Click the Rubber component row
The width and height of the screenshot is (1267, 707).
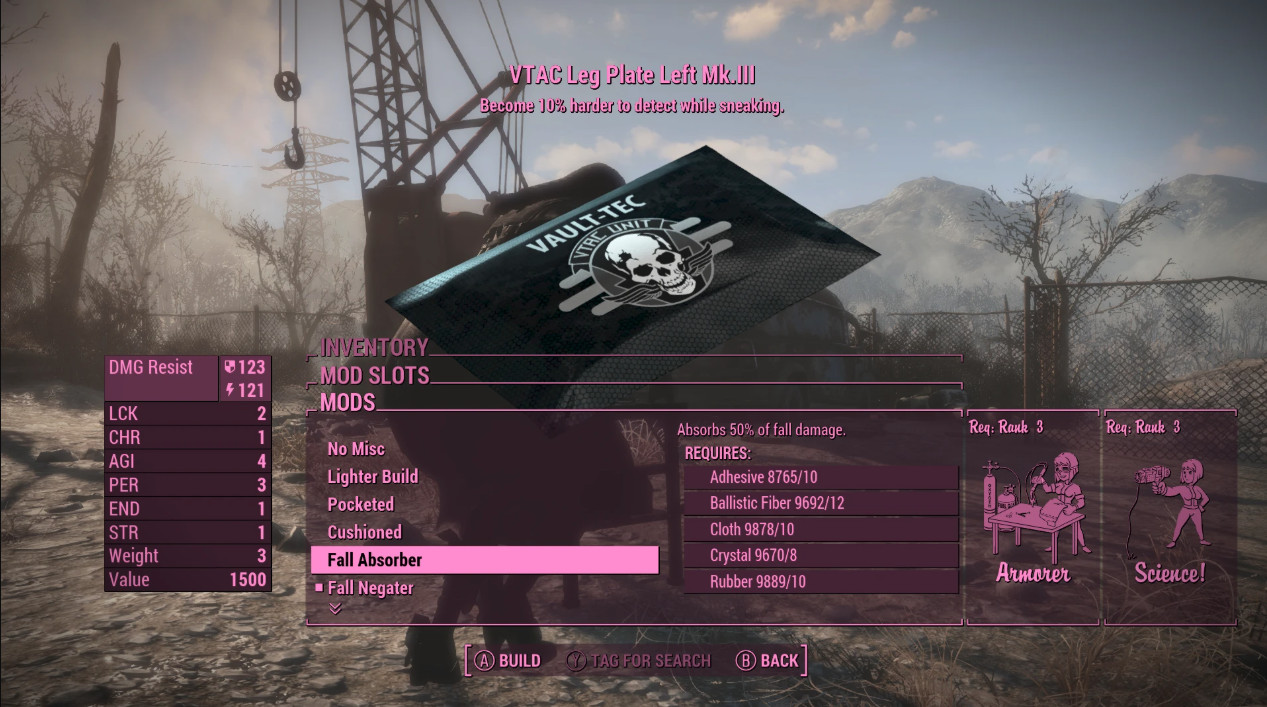(x=820, y=581)
